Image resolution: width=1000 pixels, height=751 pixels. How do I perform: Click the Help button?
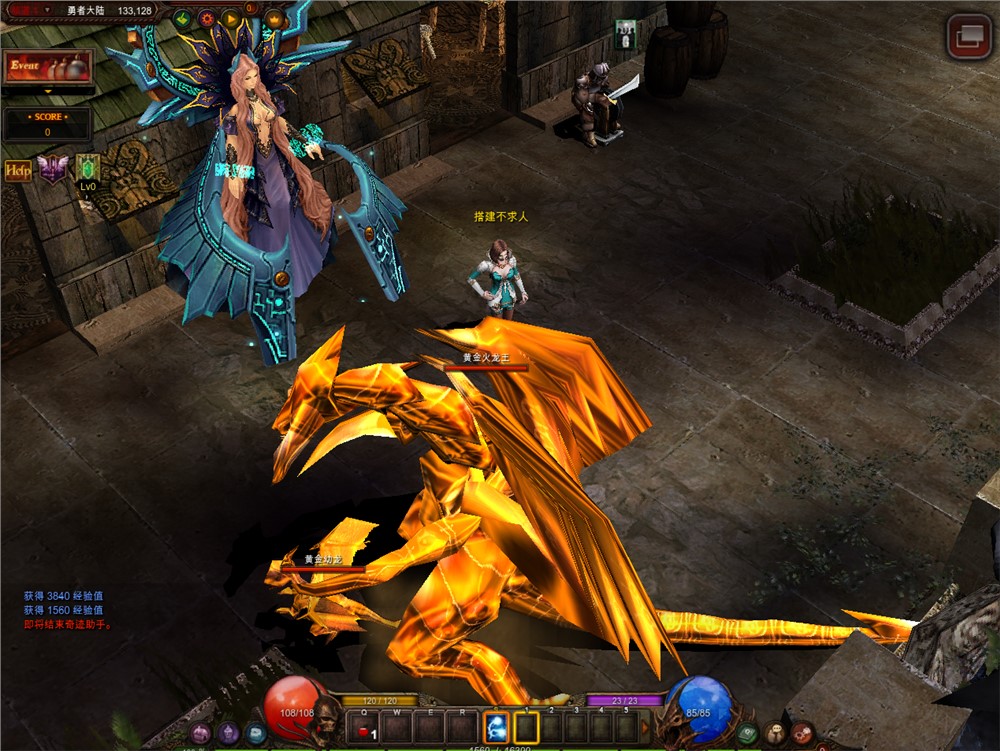[x=18, y=170]
